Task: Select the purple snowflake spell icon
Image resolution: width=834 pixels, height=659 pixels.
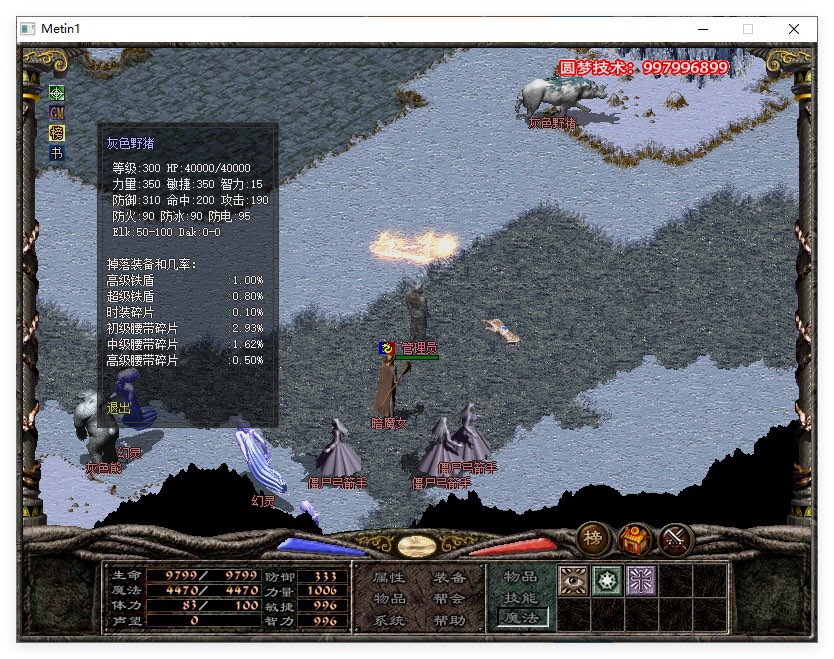Action: coord(641,582)
